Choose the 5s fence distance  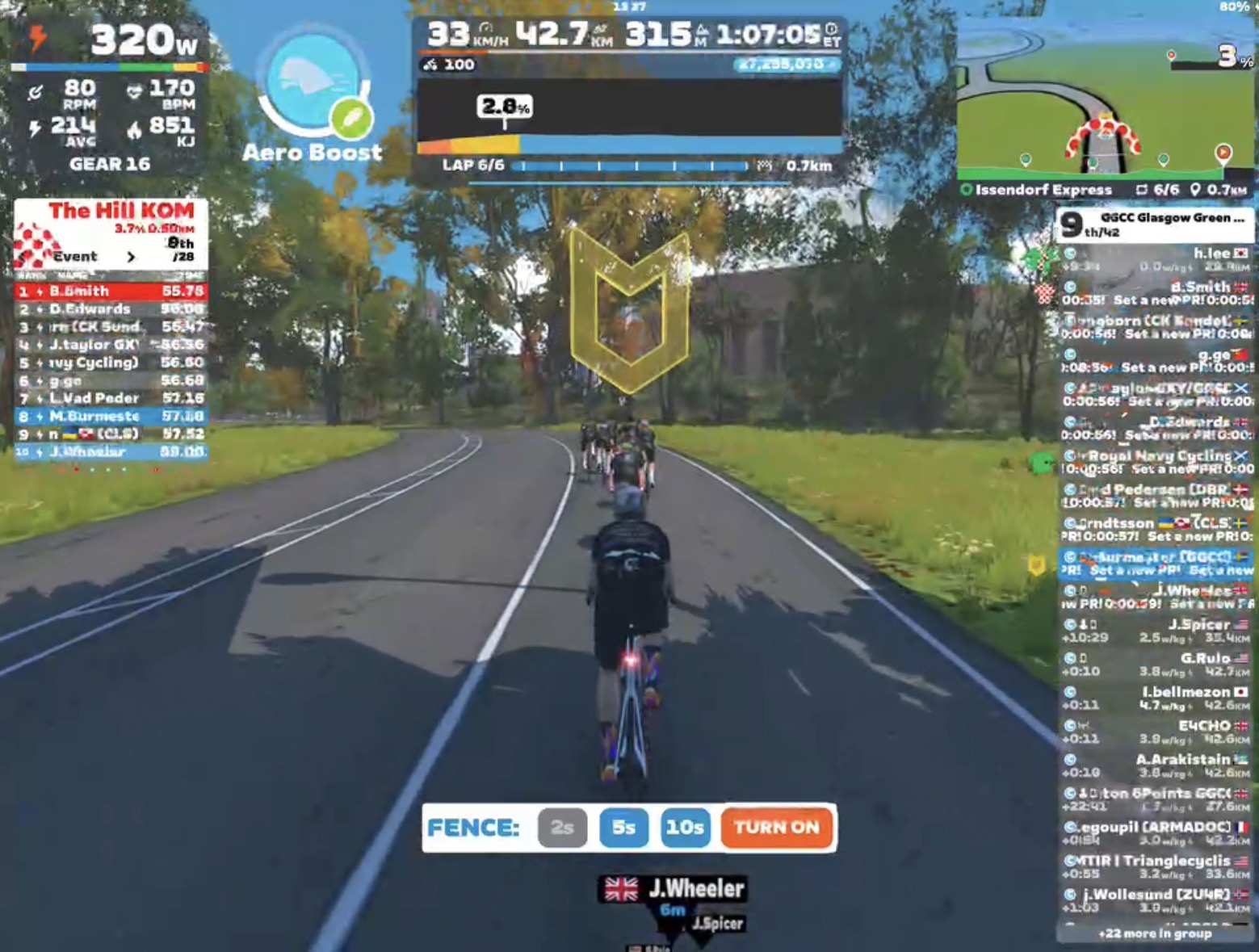pyautogui.click(x=623, y=828)
